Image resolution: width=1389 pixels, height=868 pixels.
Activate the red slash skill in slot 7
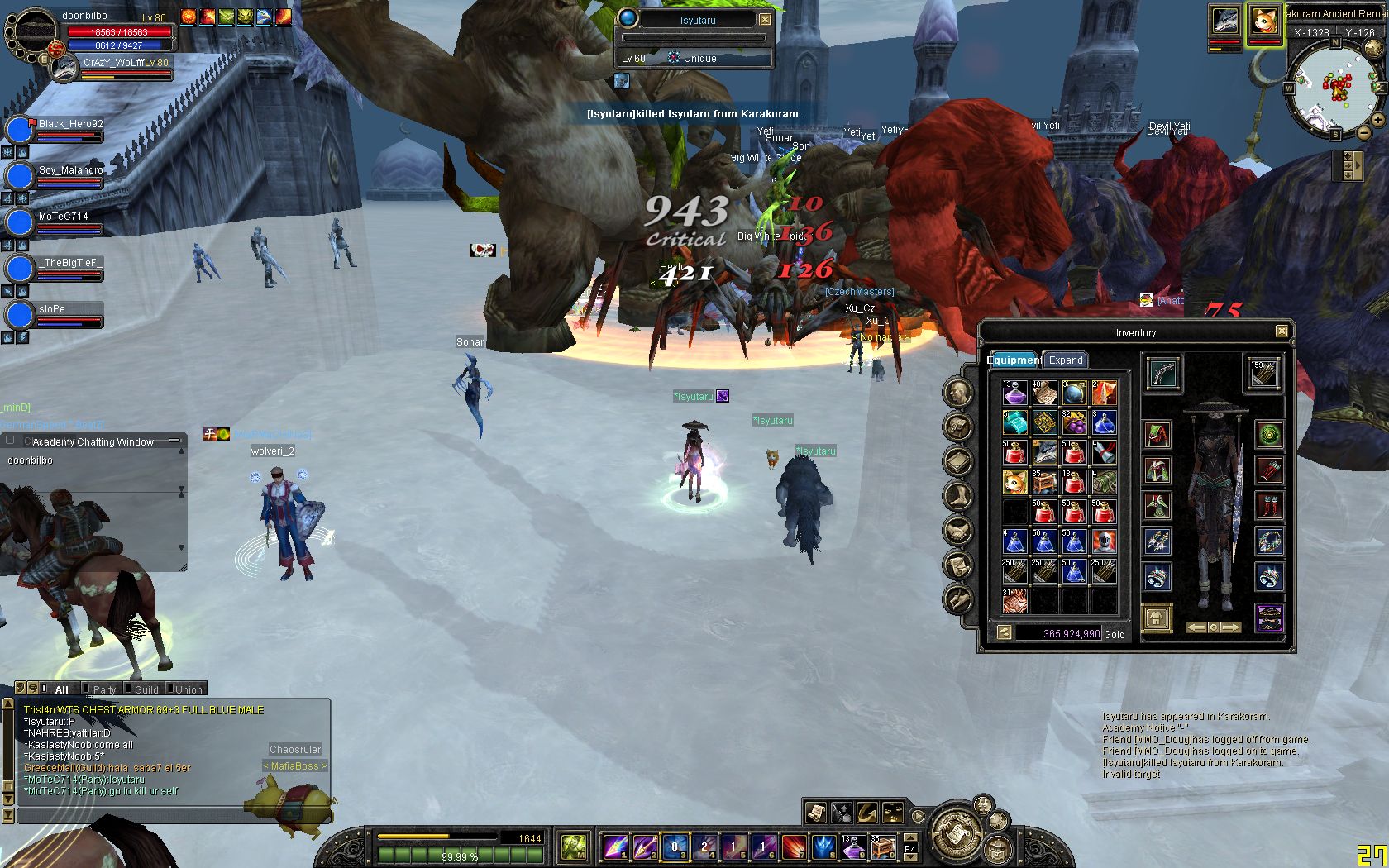[793, 847]
